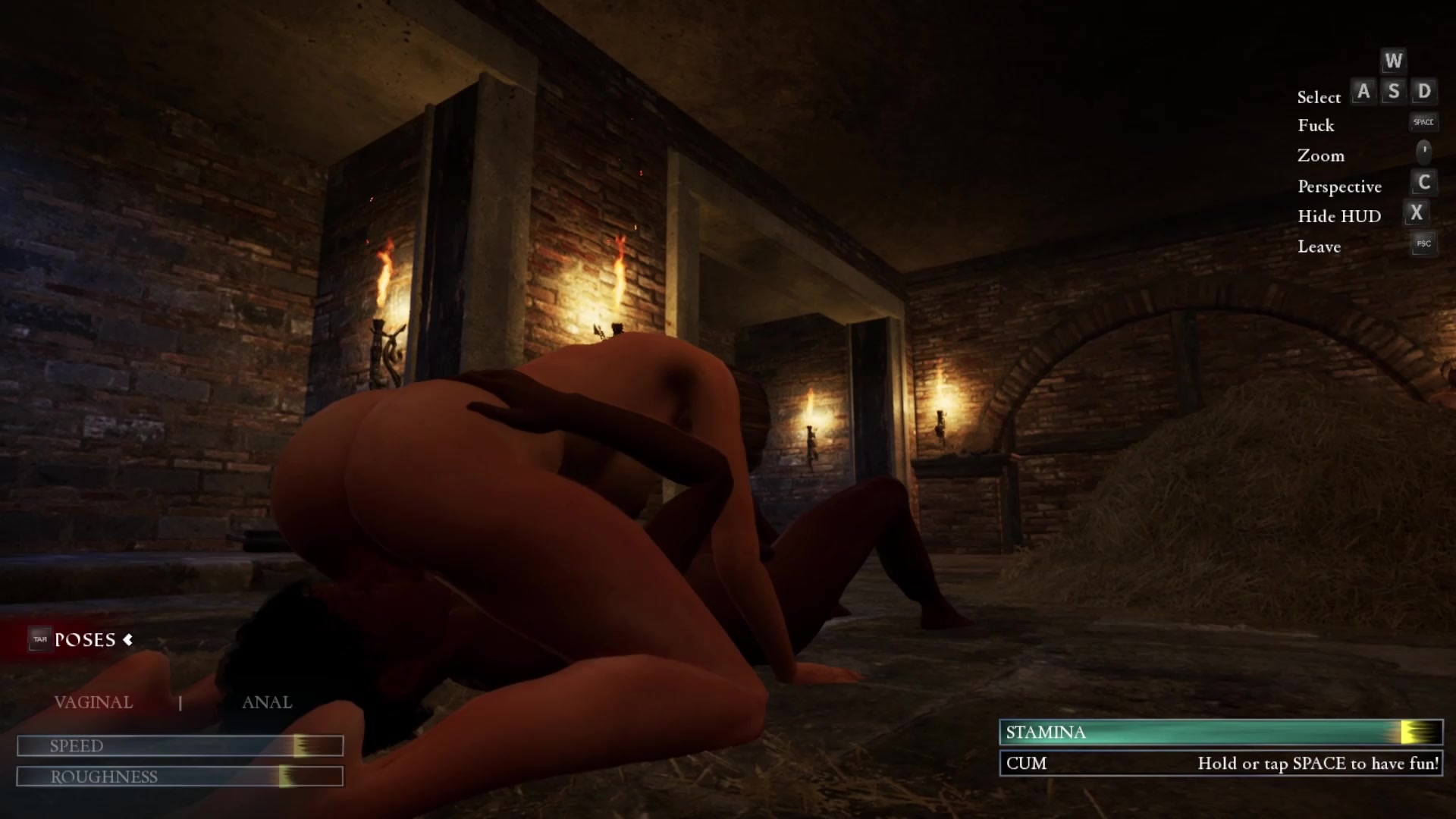Image resolution: width=1456 pixels, height=819 pixels.
Task: Click the SPEED slider bar
Action: point(180,746)
